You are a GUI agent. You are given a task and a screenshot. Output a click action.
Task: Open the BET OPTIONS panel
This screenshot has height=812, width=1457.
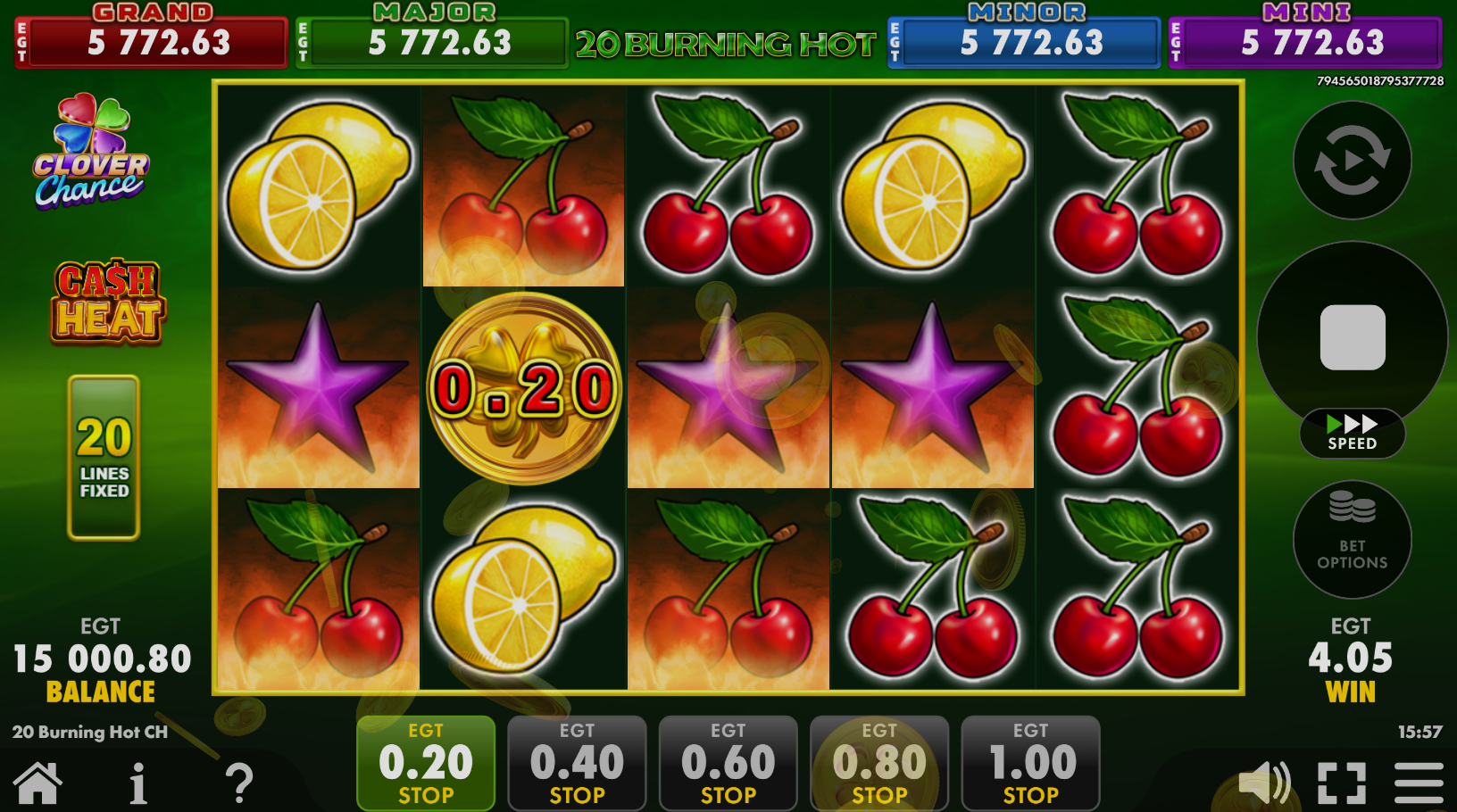coord(1351,540)
